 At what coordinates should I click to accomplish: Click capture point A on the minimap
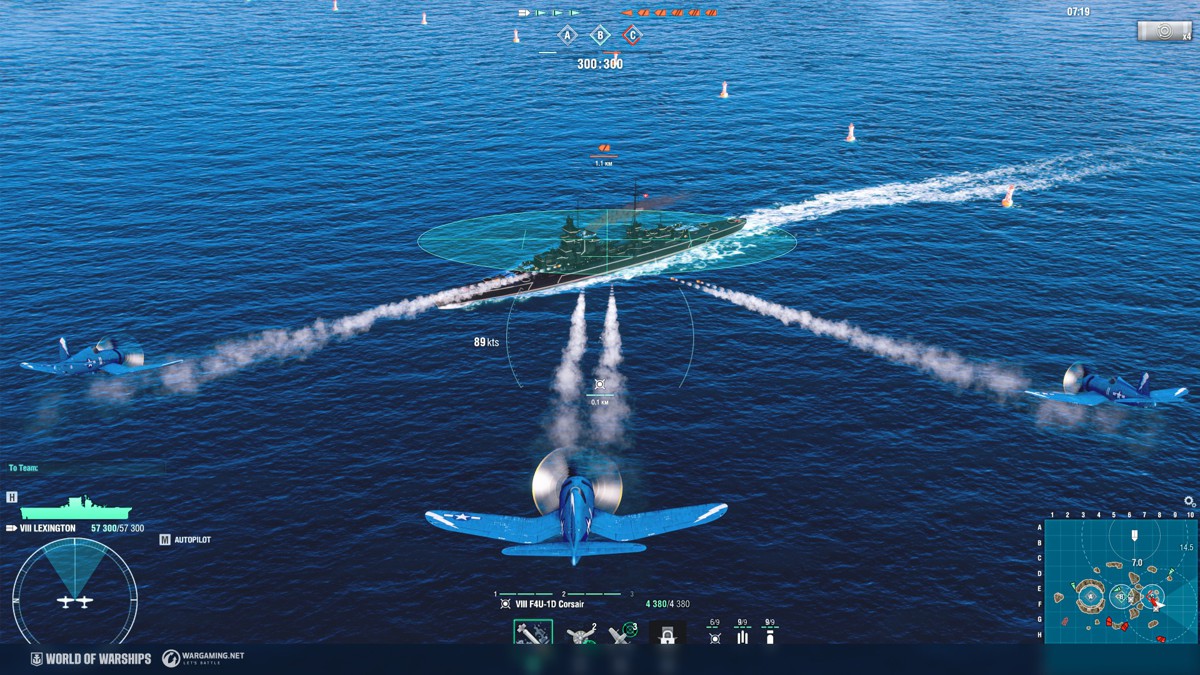(x=1091, y=598)
